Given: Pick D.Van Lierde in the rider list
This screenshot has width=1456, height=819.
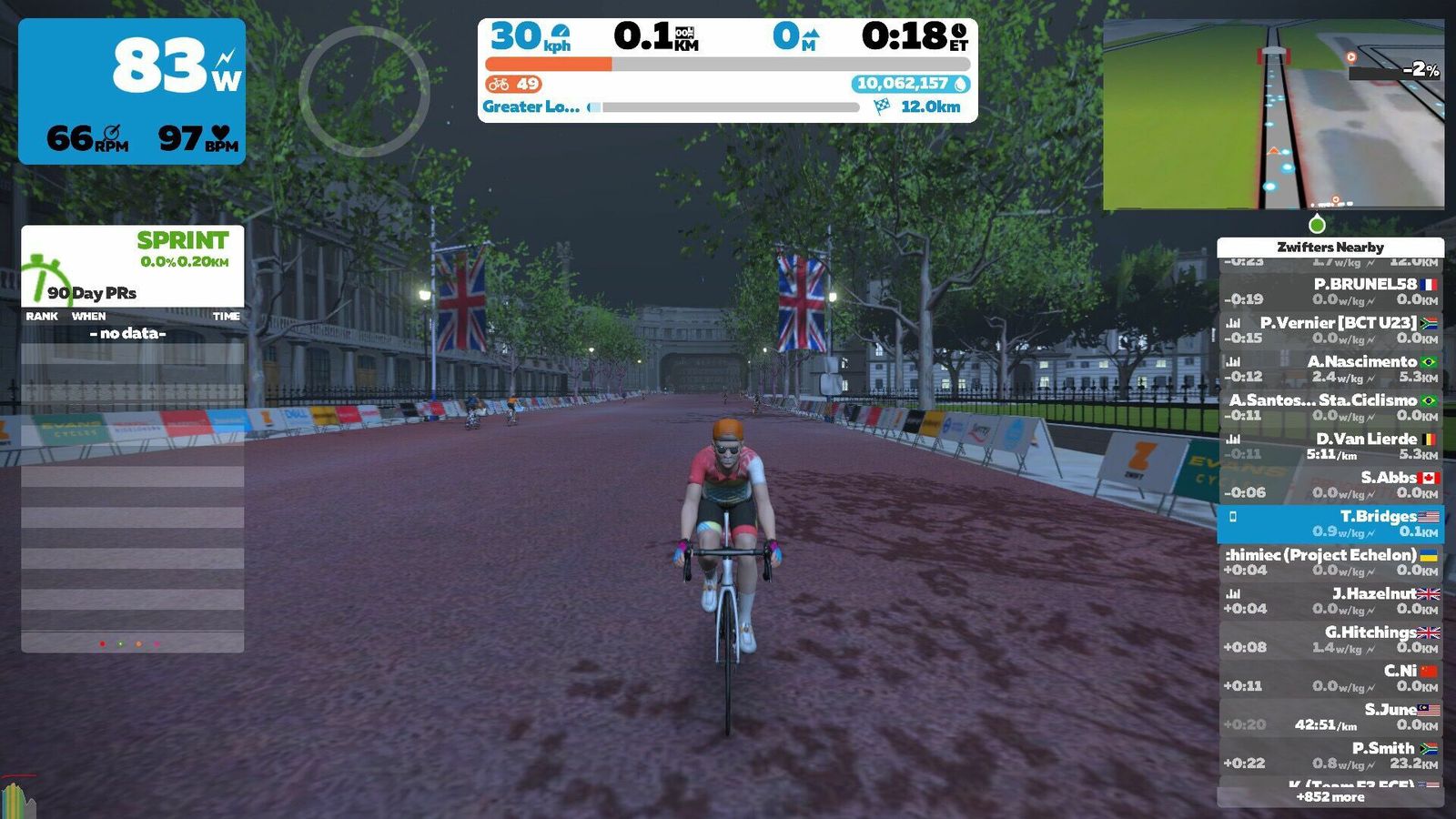Looking at the screenshot, I should (1330, 446).
